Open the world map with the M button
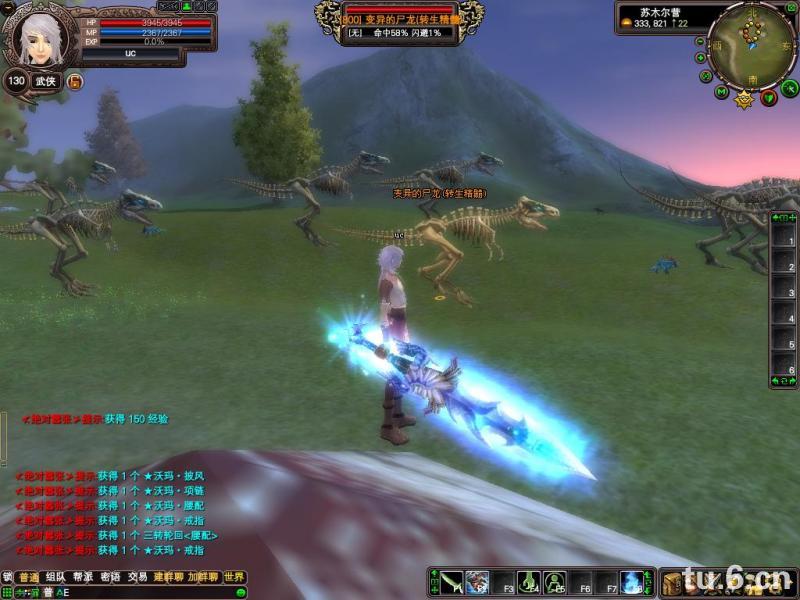 pyautogui.click(x=722, y=93)
